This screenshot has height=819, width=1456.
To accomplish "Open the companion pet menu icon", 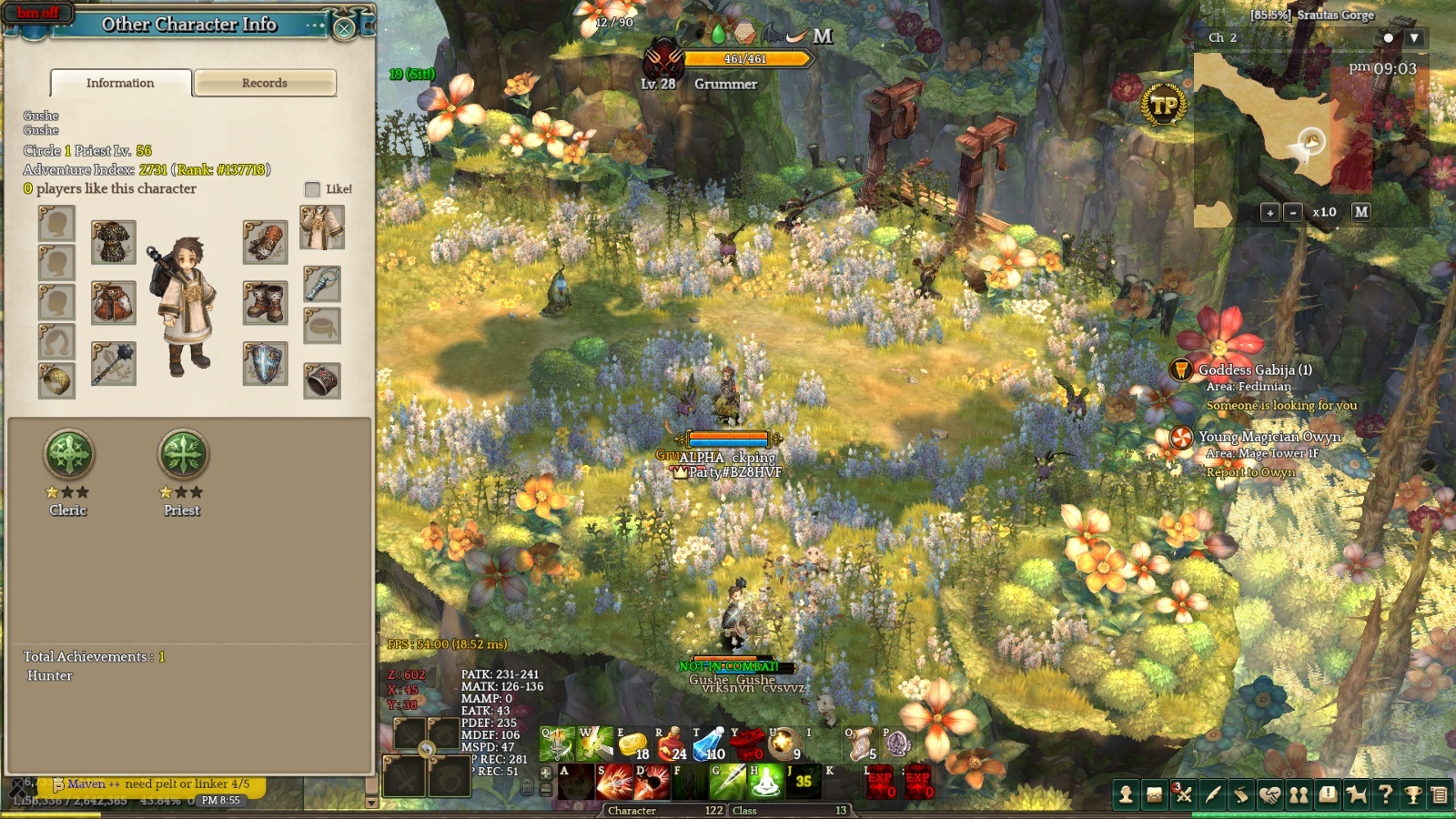I will [x=1357, y=795].
